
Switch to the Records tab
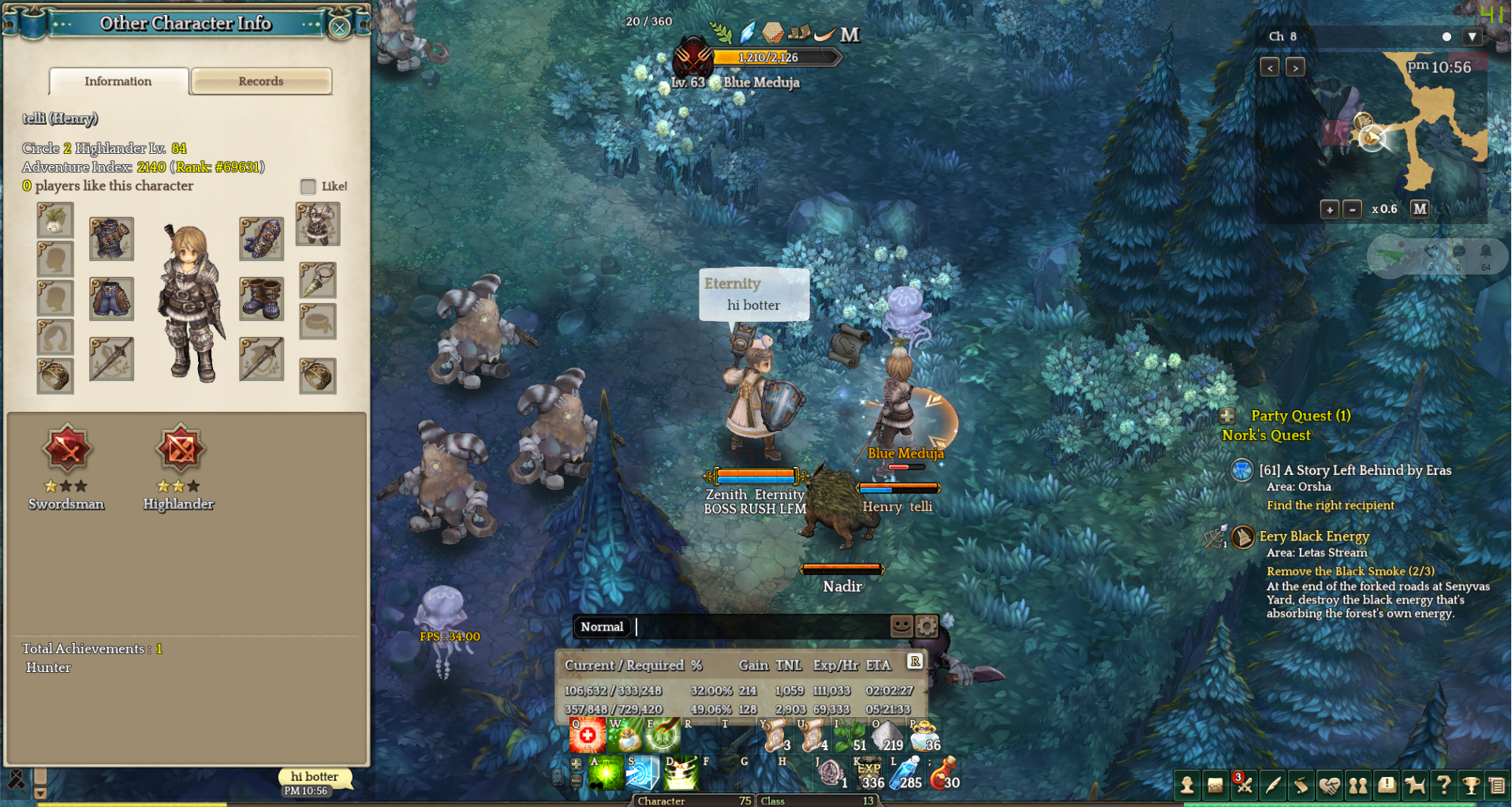(x=261, y=81)
